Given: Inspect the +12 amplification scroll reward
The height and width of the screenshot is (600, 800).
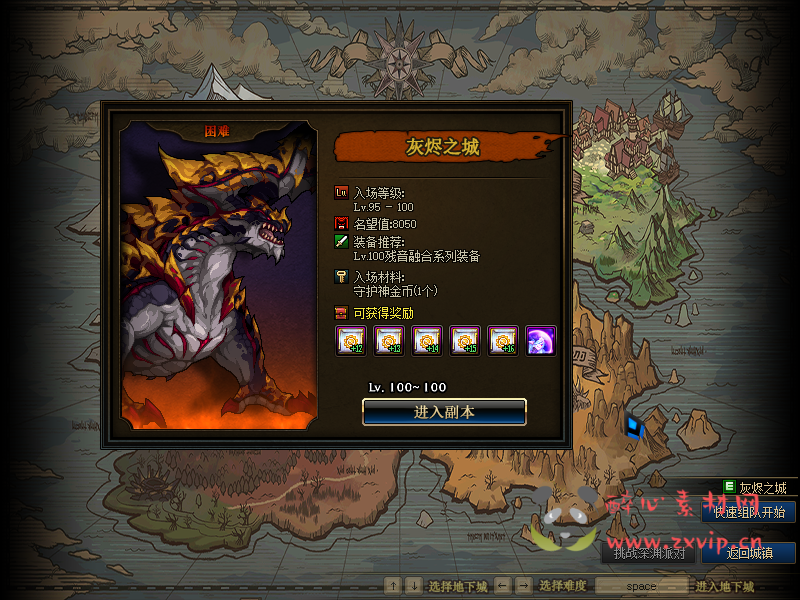Looking at the screenshot, I should pos(349,341).
